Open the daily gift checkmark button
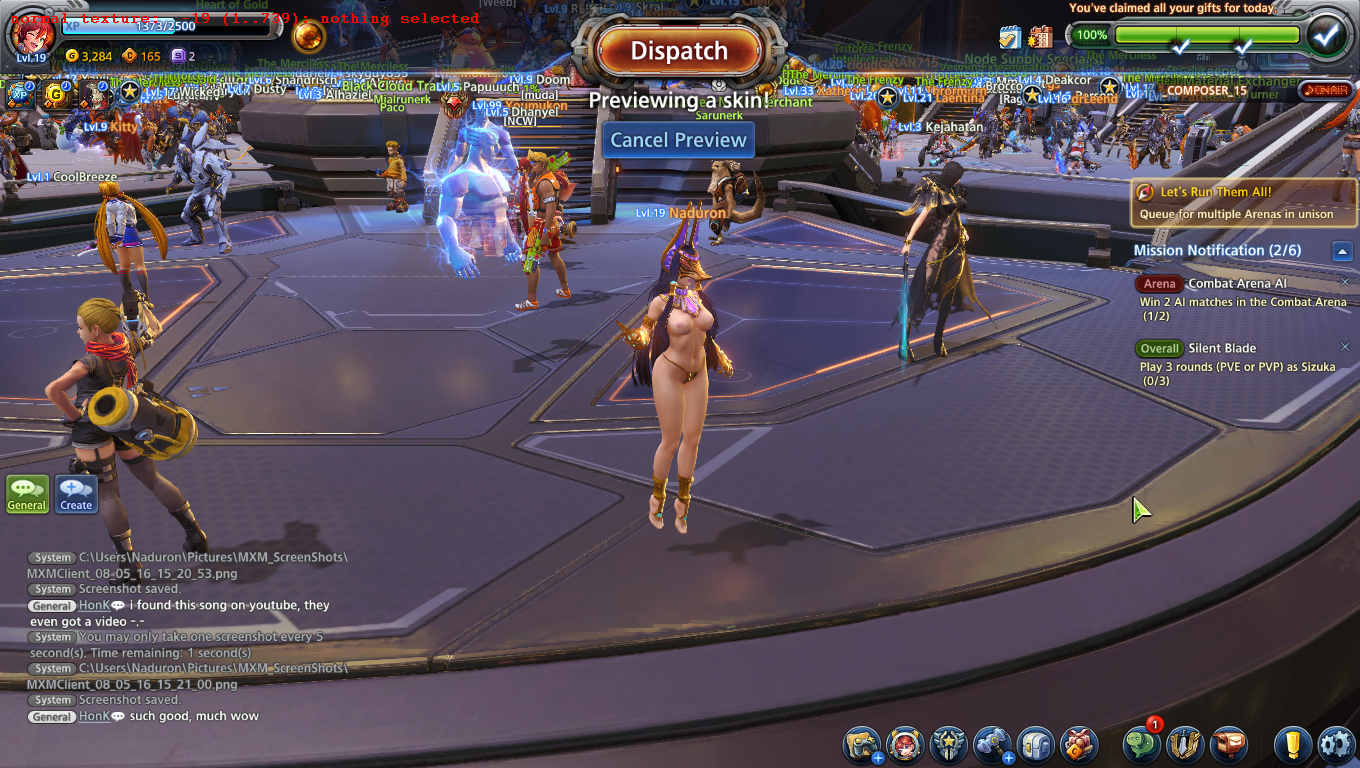This screenshot has width=1360, height=768. tap(1326, 35)
